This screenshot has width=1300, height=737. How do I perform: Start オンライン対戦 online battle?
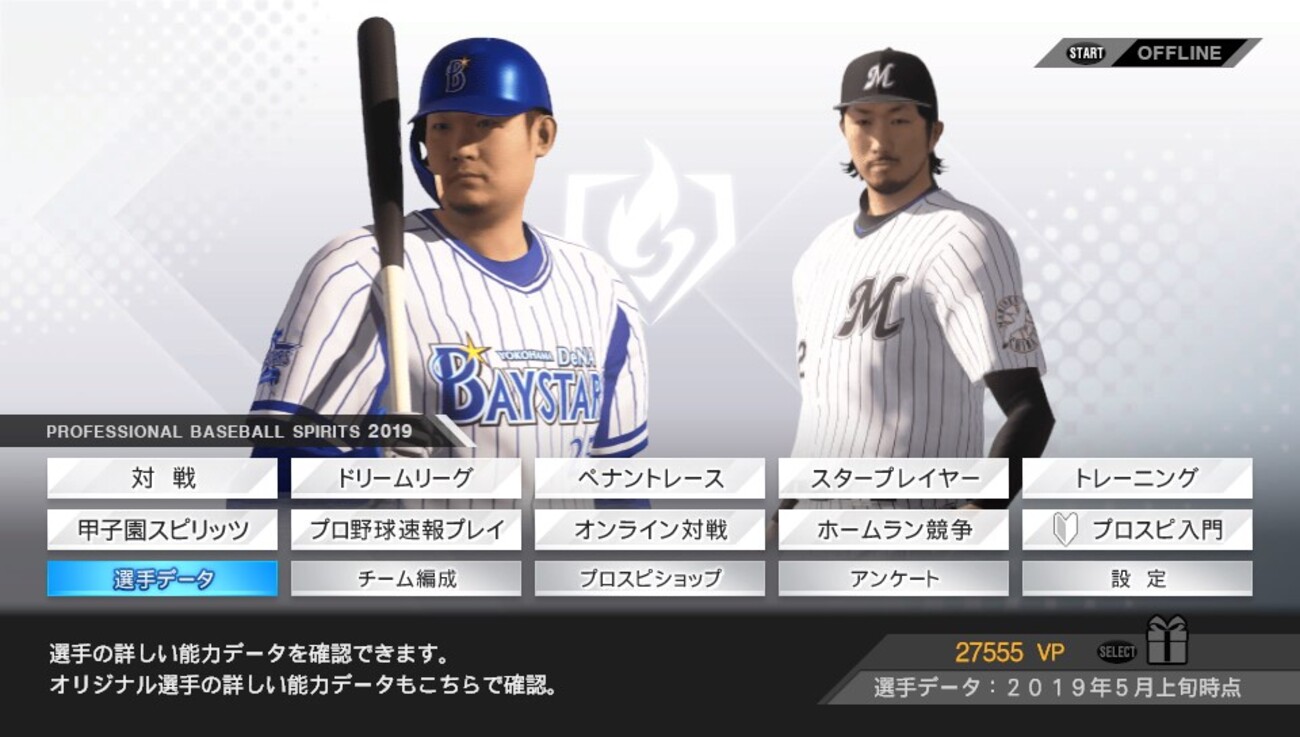point(649,530)
